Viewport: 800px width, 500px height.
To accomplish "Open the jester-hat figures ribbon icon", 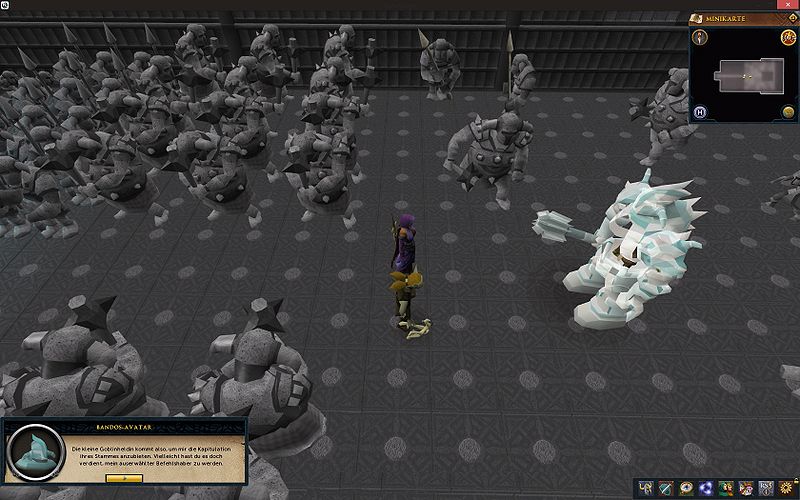I will 746,488.
